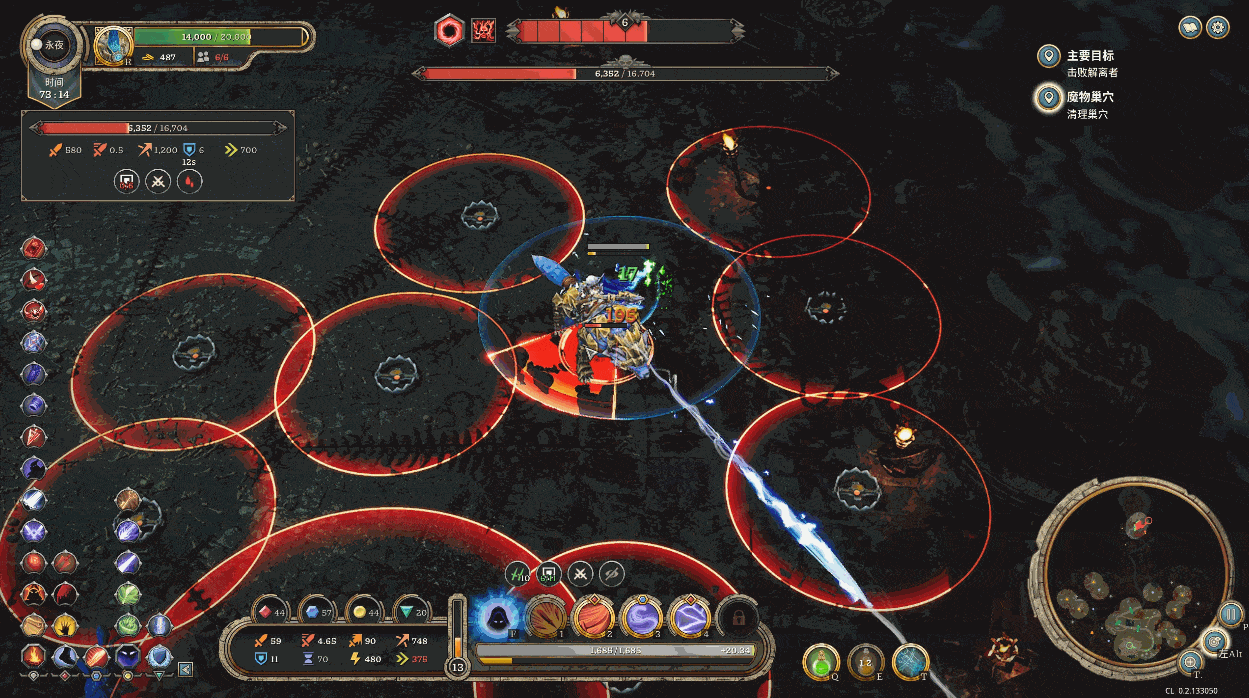The image size is (1249, 698).
Task: Zoom the minimap with the magnifier button
Action: point(1191,661)
